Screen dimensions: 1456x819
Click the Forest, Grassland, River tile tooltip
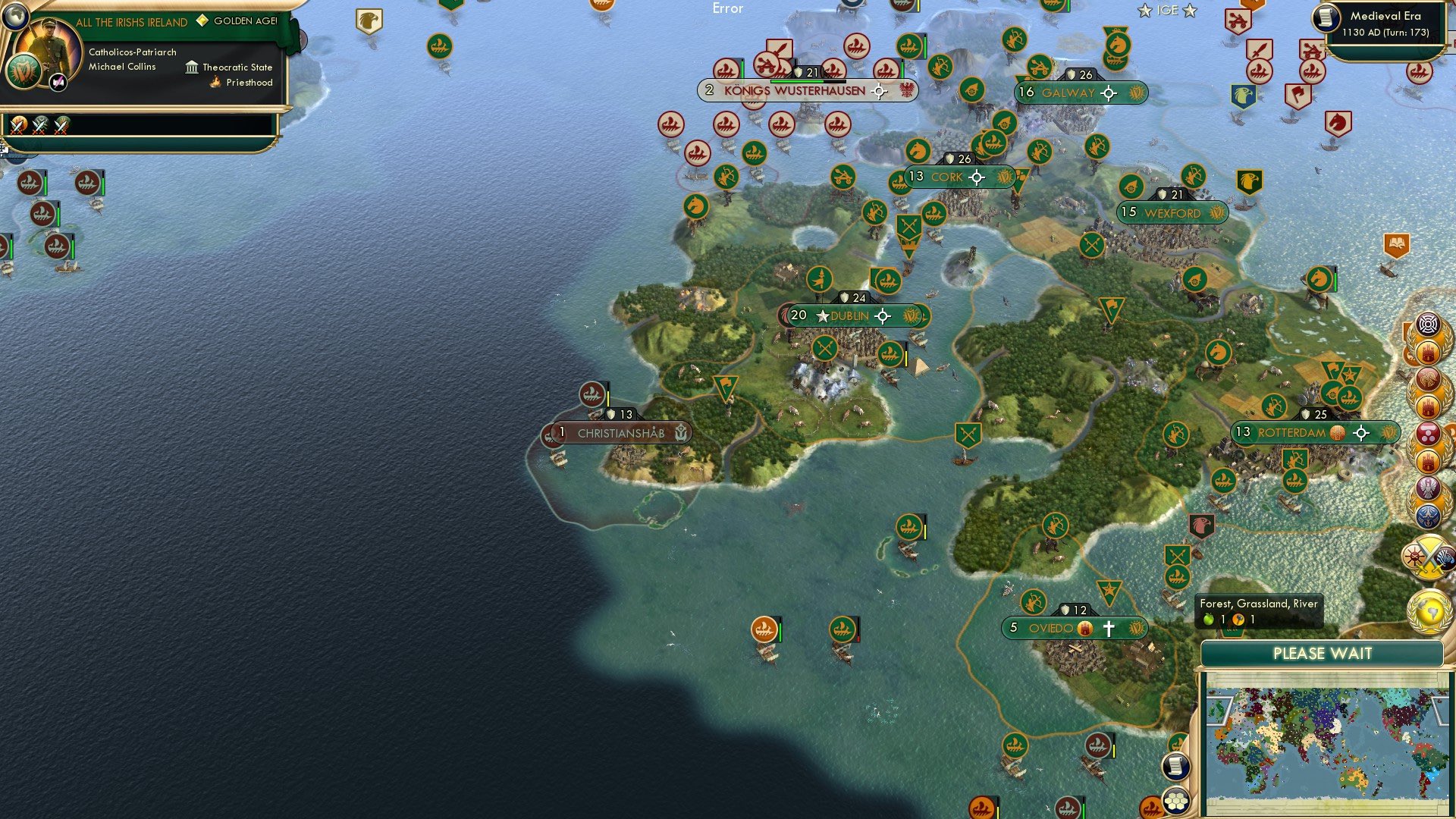pos(1258,609)
